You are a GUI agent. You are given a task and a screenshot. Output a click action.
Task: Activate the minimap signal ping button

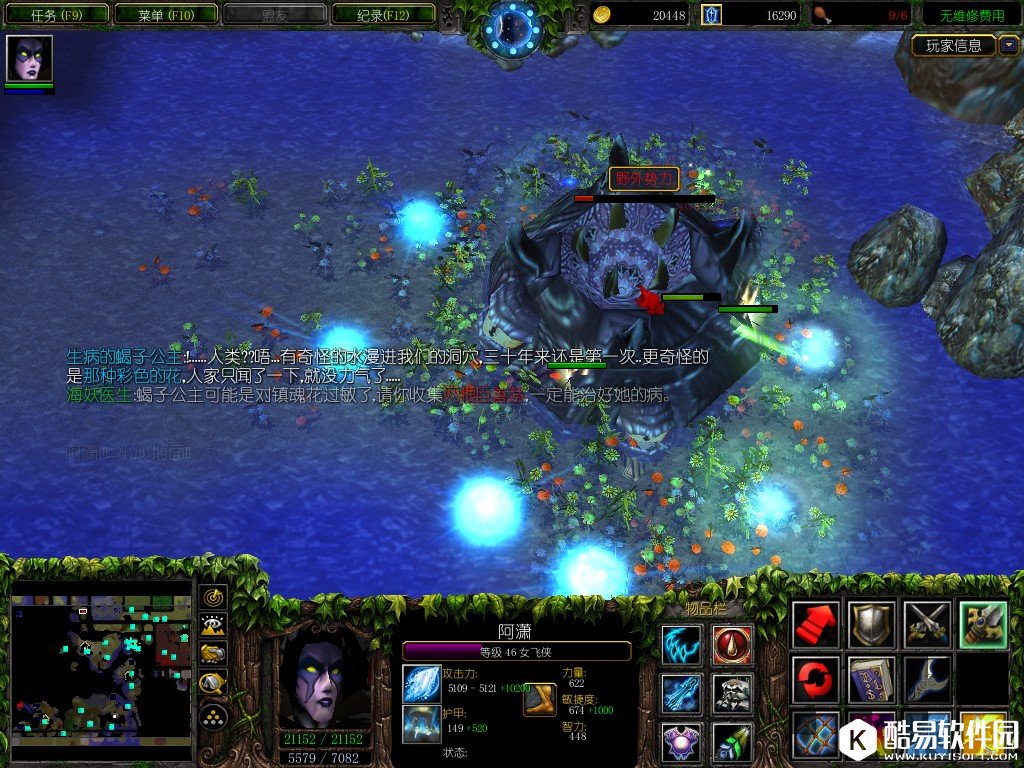[x=213, y=597]
